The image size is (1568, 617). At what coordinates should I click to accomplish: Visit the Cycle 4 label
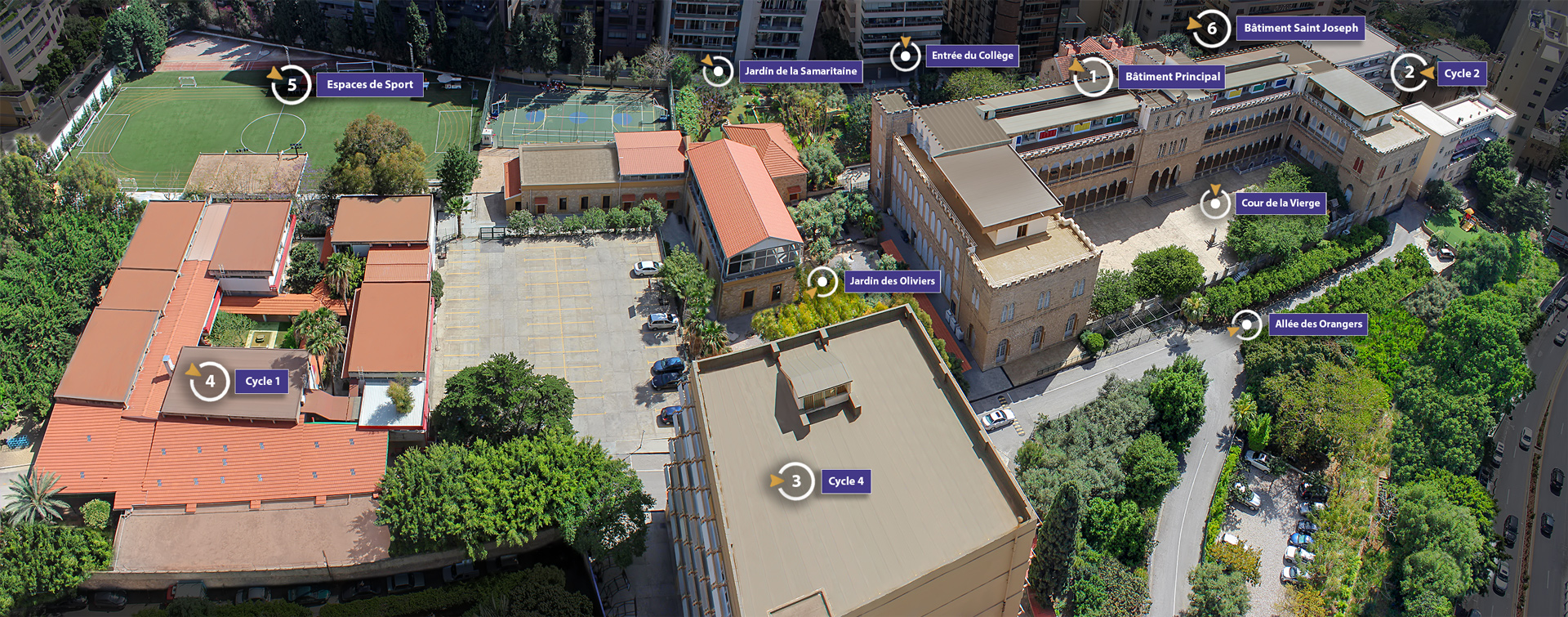point(845,481)
